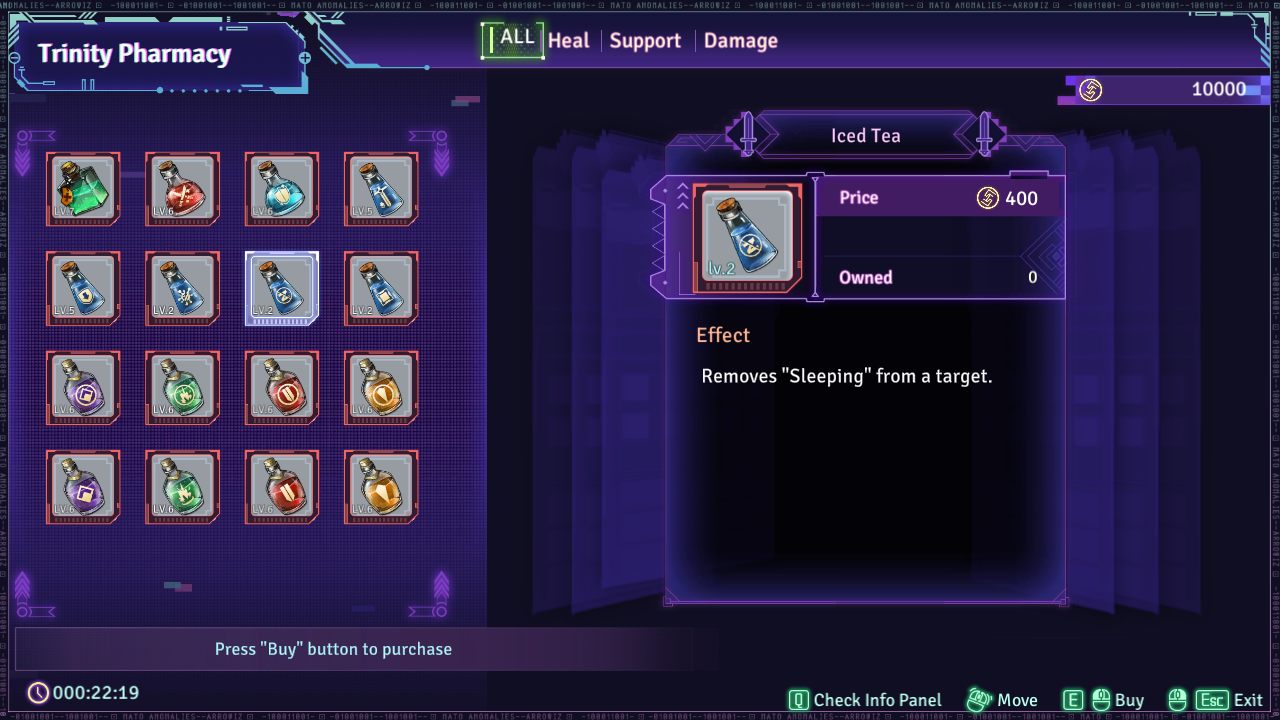Viewport: 1280px width, 720px height.
Task: Pick the cyan shield flask Lv.6
Action: [282, 189]
